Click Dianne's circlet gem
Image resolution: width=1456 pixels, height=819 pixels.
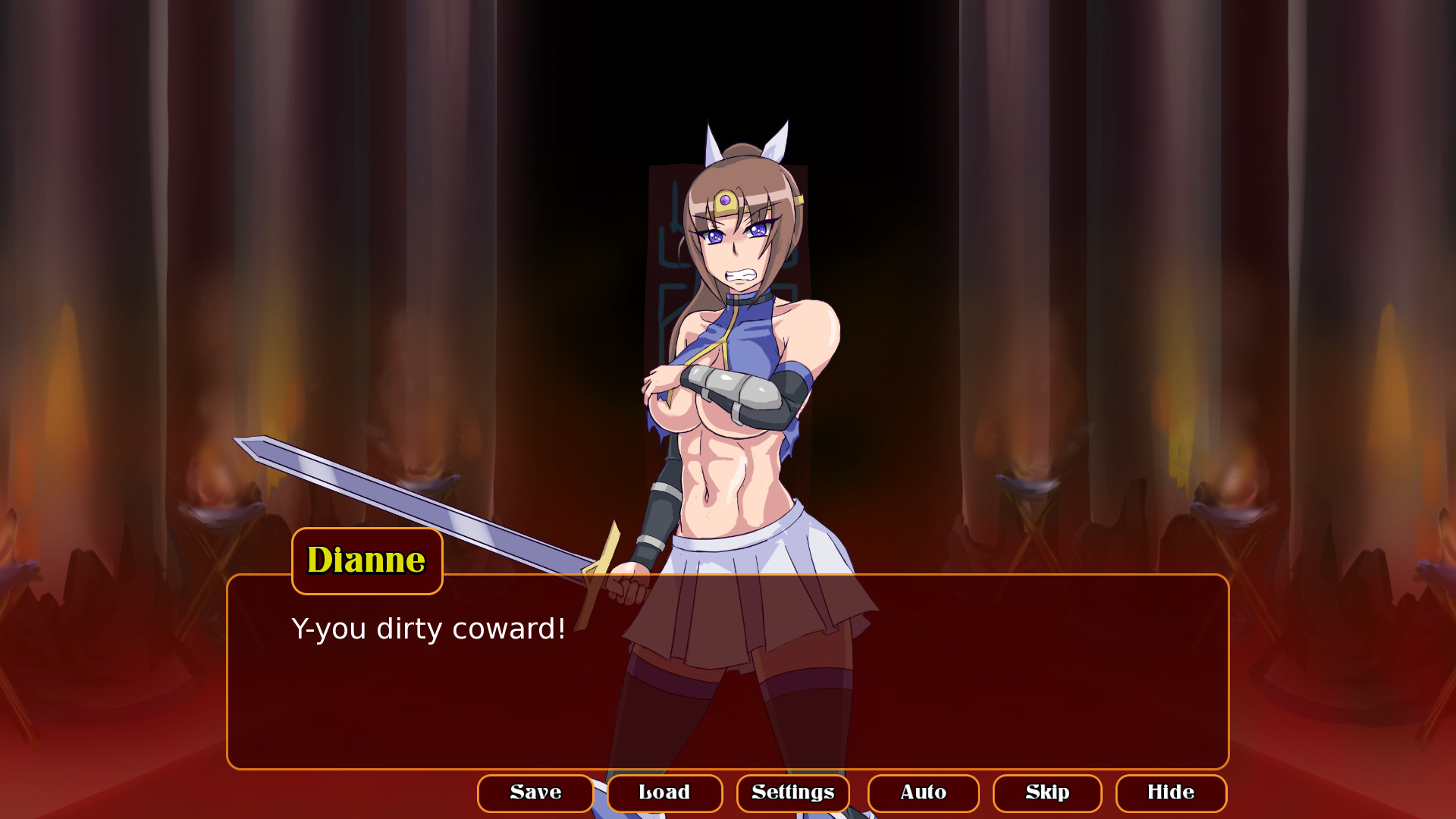tap(726, 199)
